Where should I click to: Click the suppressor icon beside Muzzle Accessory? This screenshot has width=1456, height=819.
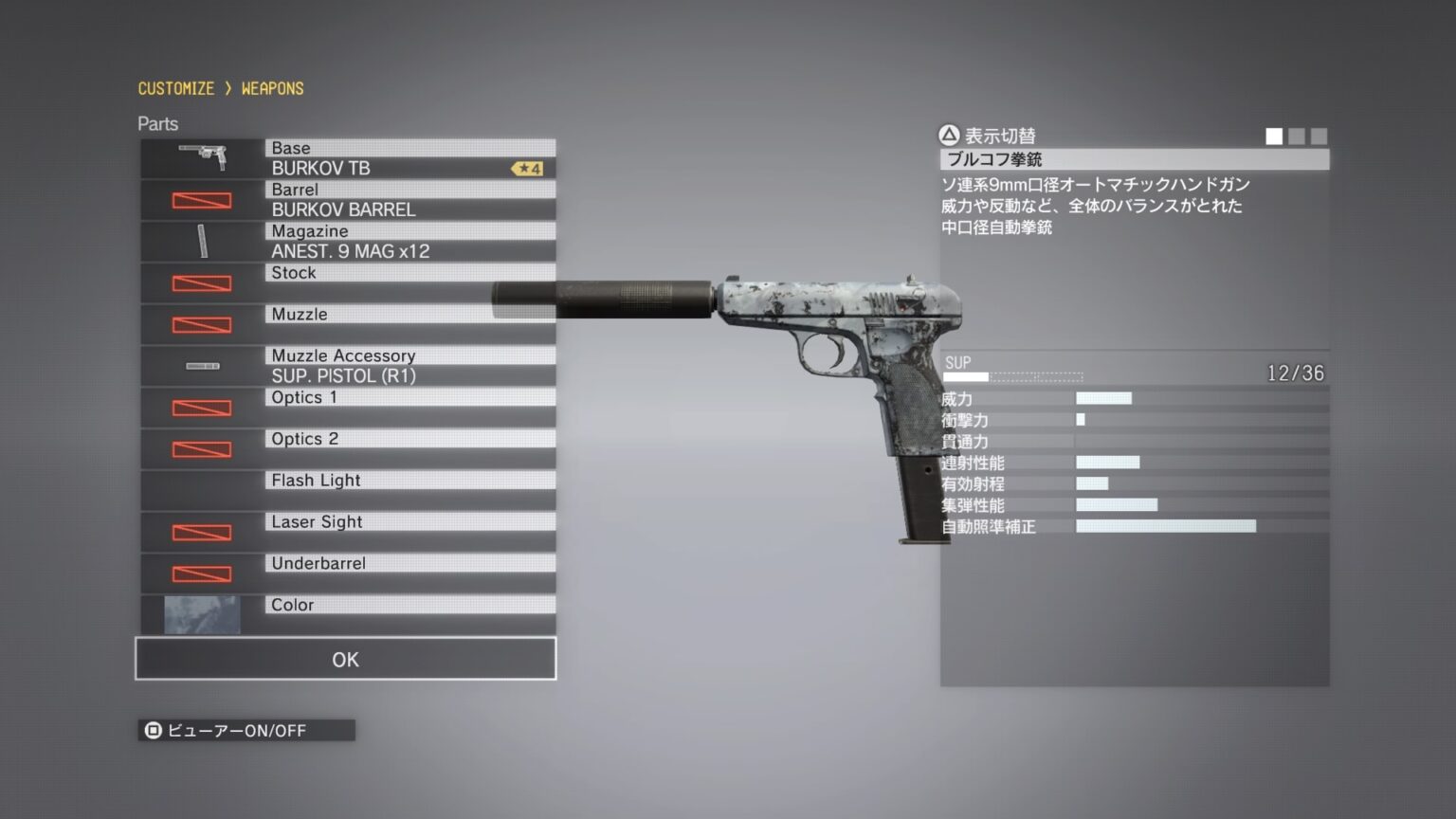tap(202, 366)
